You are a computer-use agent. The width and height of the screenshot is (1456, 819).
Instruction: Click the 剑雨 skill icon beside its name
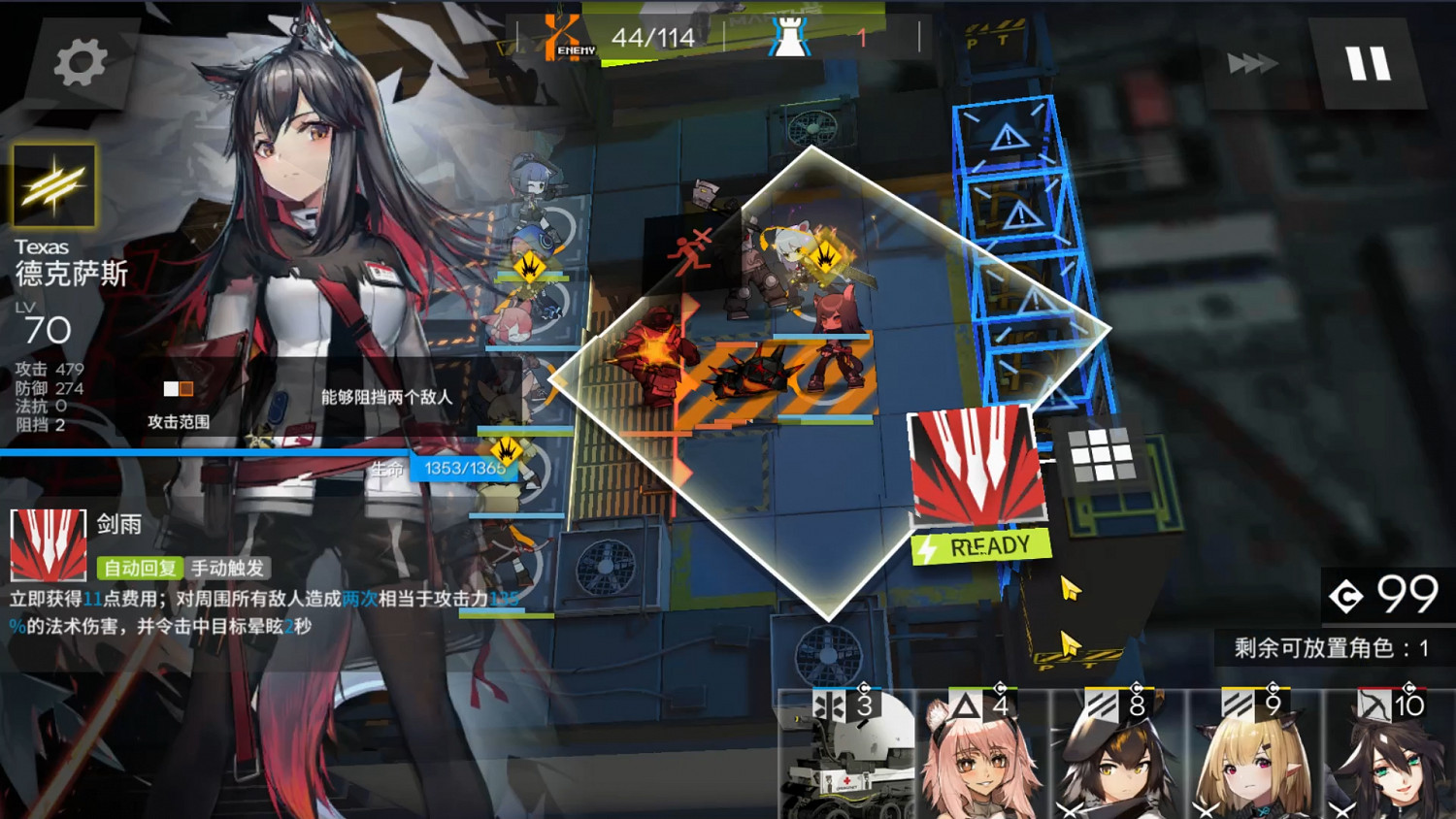pyautogui.click(x=47, y=546)
